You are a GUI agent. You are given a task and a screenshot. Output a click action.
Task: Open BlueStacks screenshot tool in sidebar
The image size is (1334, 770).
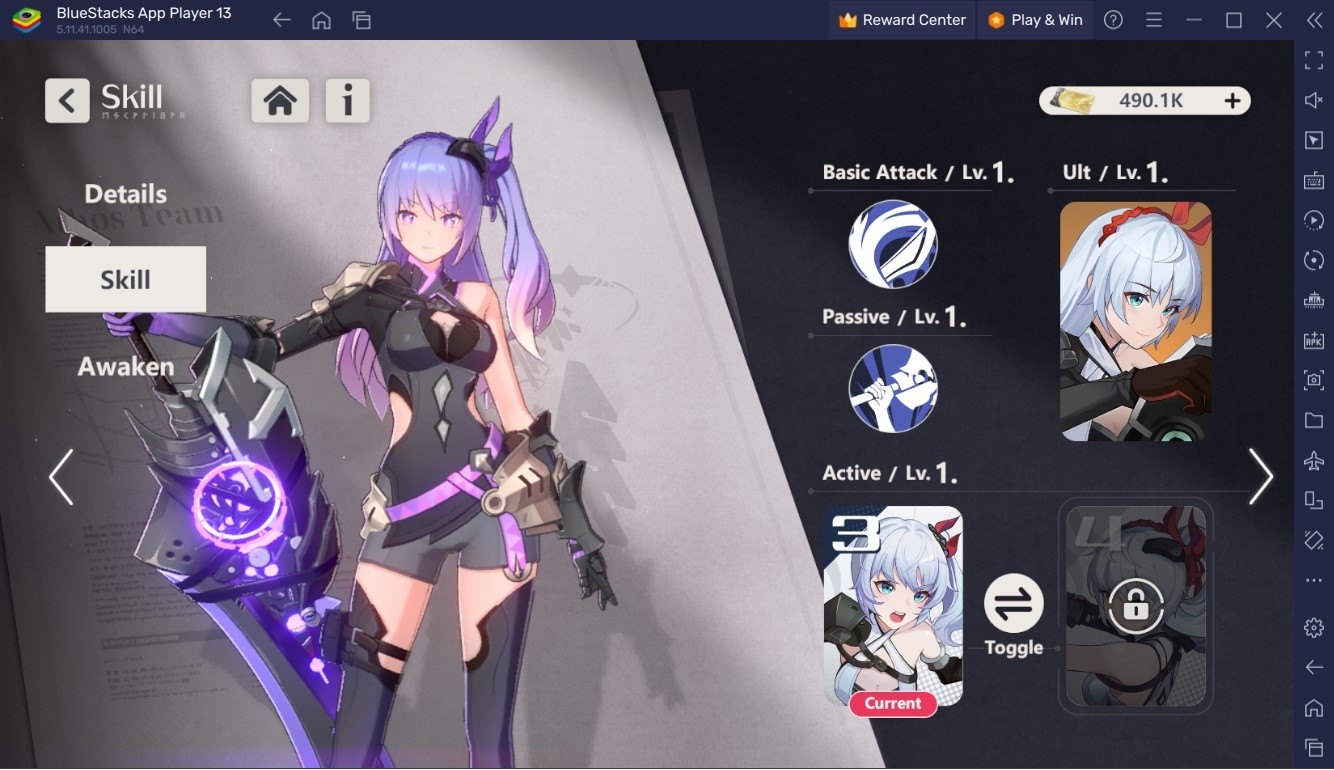click(1315, 381)
